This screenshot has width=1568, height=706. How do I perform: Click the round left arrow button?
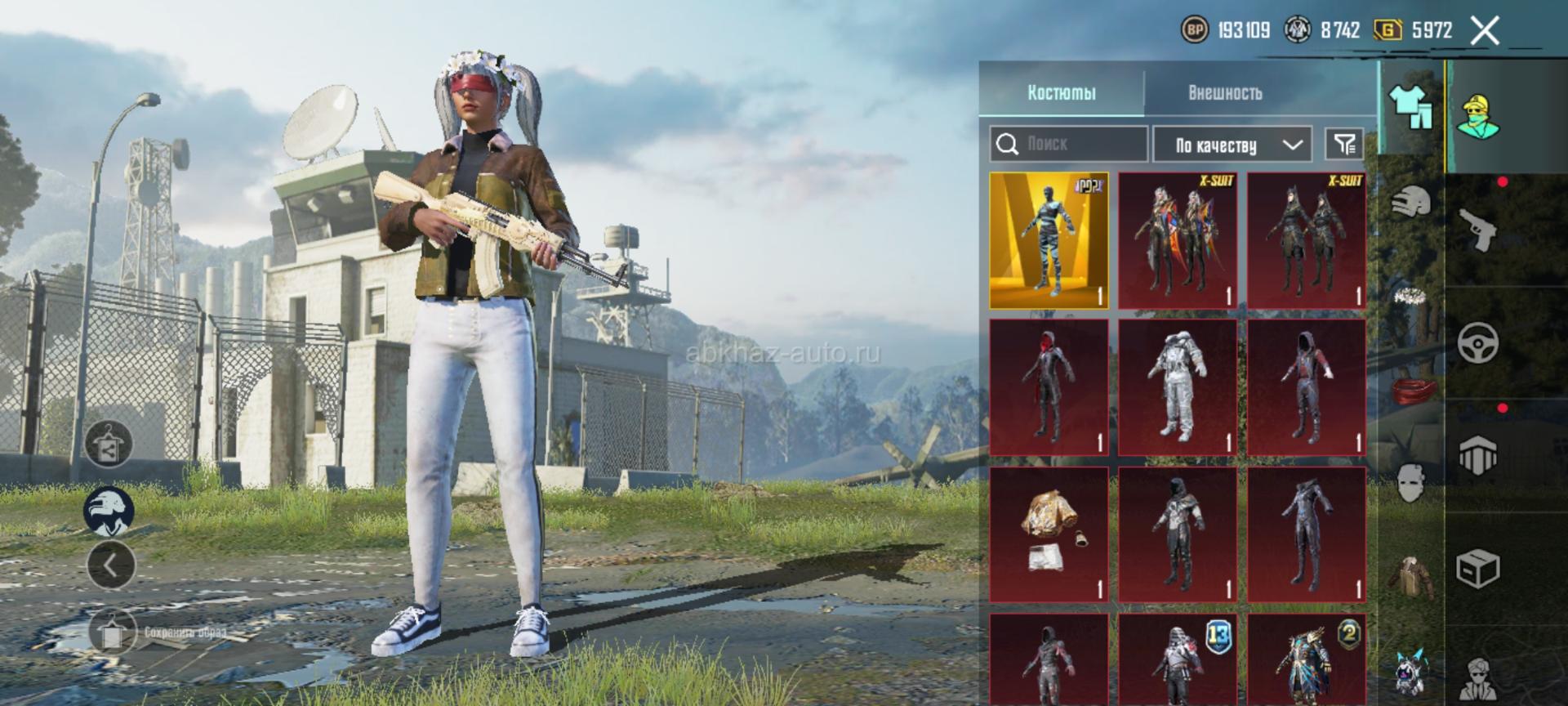click(111, 564)
